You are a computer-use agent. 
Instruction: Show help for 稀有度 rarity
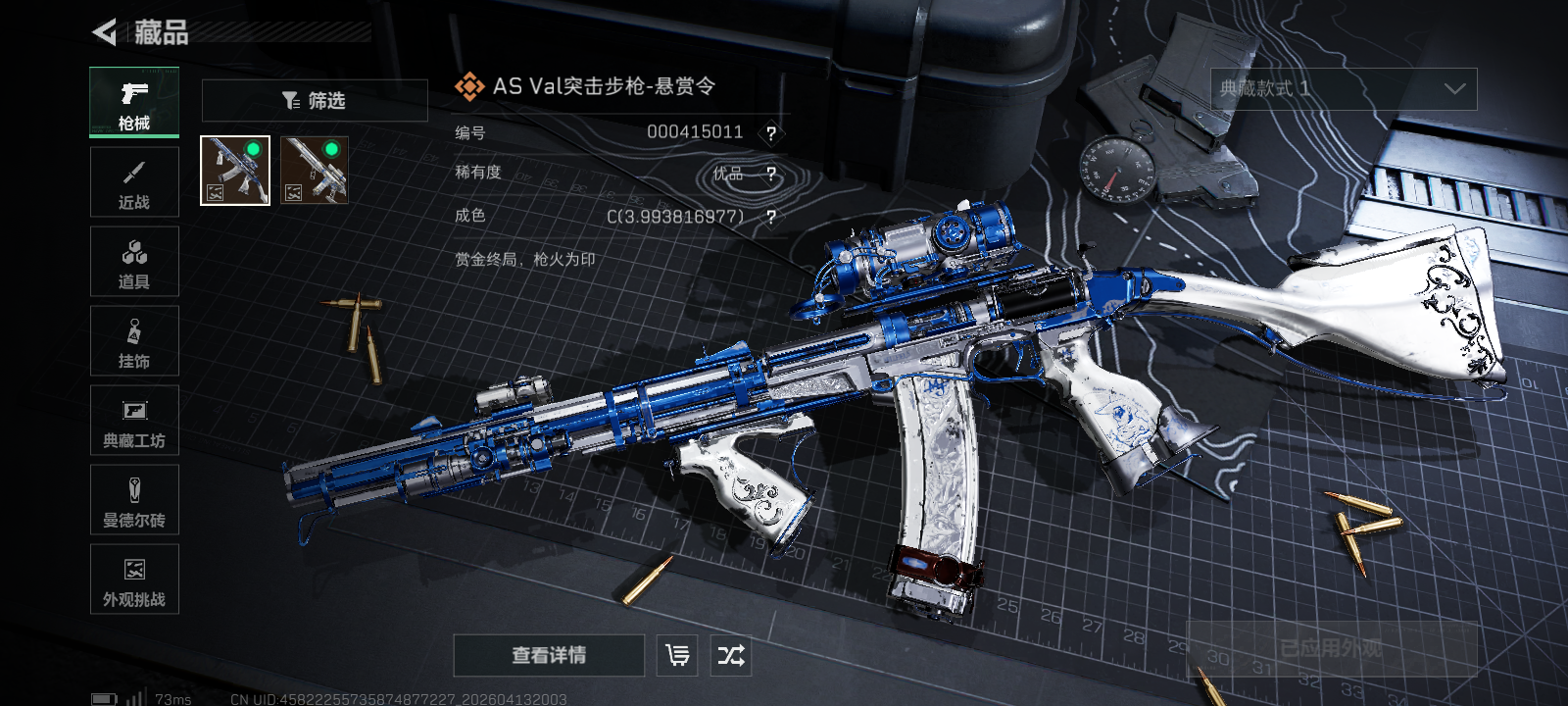[771, 175]
